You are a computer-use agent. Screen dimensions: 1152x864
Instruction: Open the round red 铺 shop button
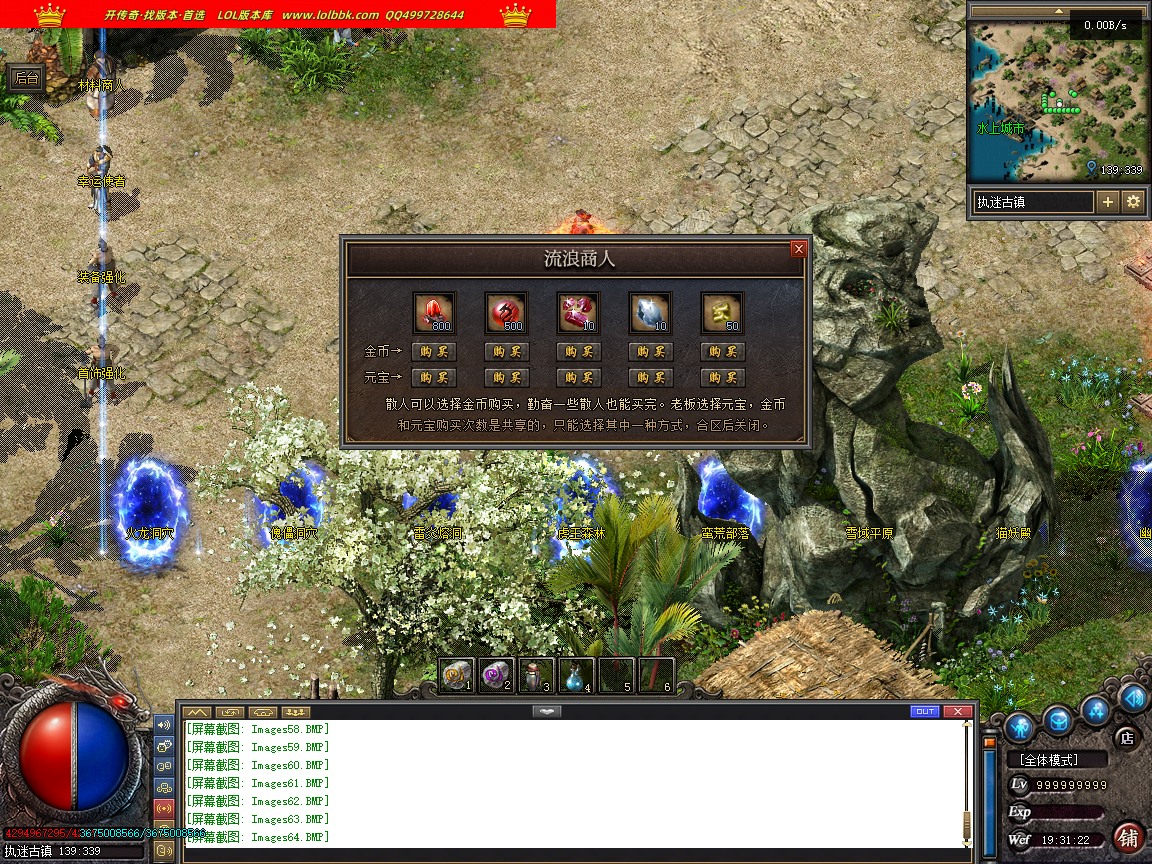1129,837
